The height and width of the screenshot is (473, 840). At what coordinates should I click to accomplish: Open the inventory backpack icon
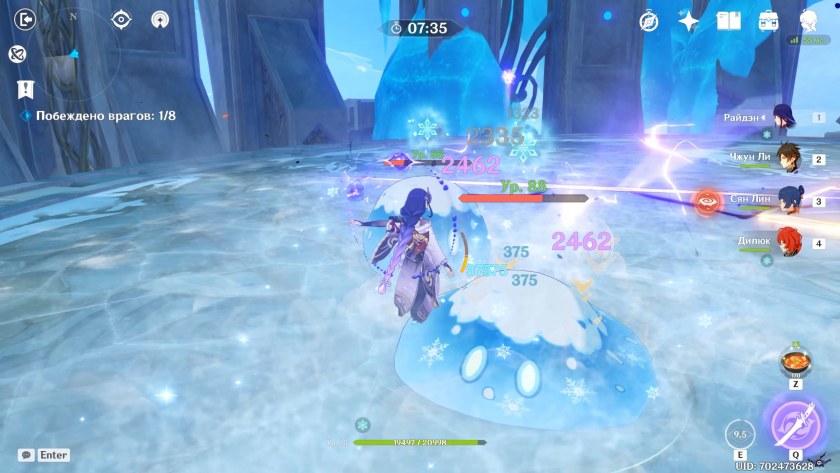(x=768, y=20)
